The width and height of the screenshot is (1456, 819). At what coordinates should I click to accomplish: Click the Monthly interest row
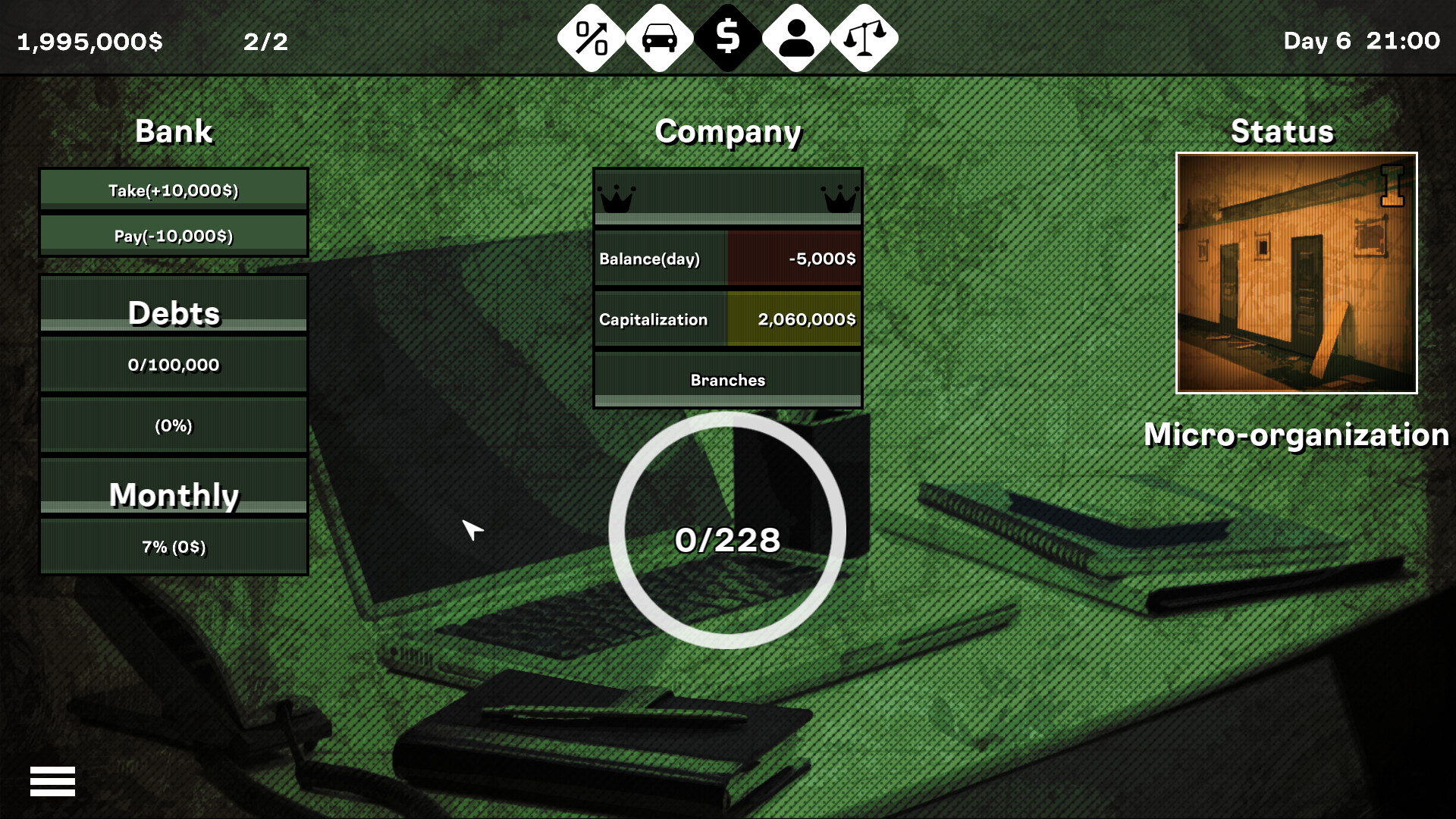tap(173, 545)
